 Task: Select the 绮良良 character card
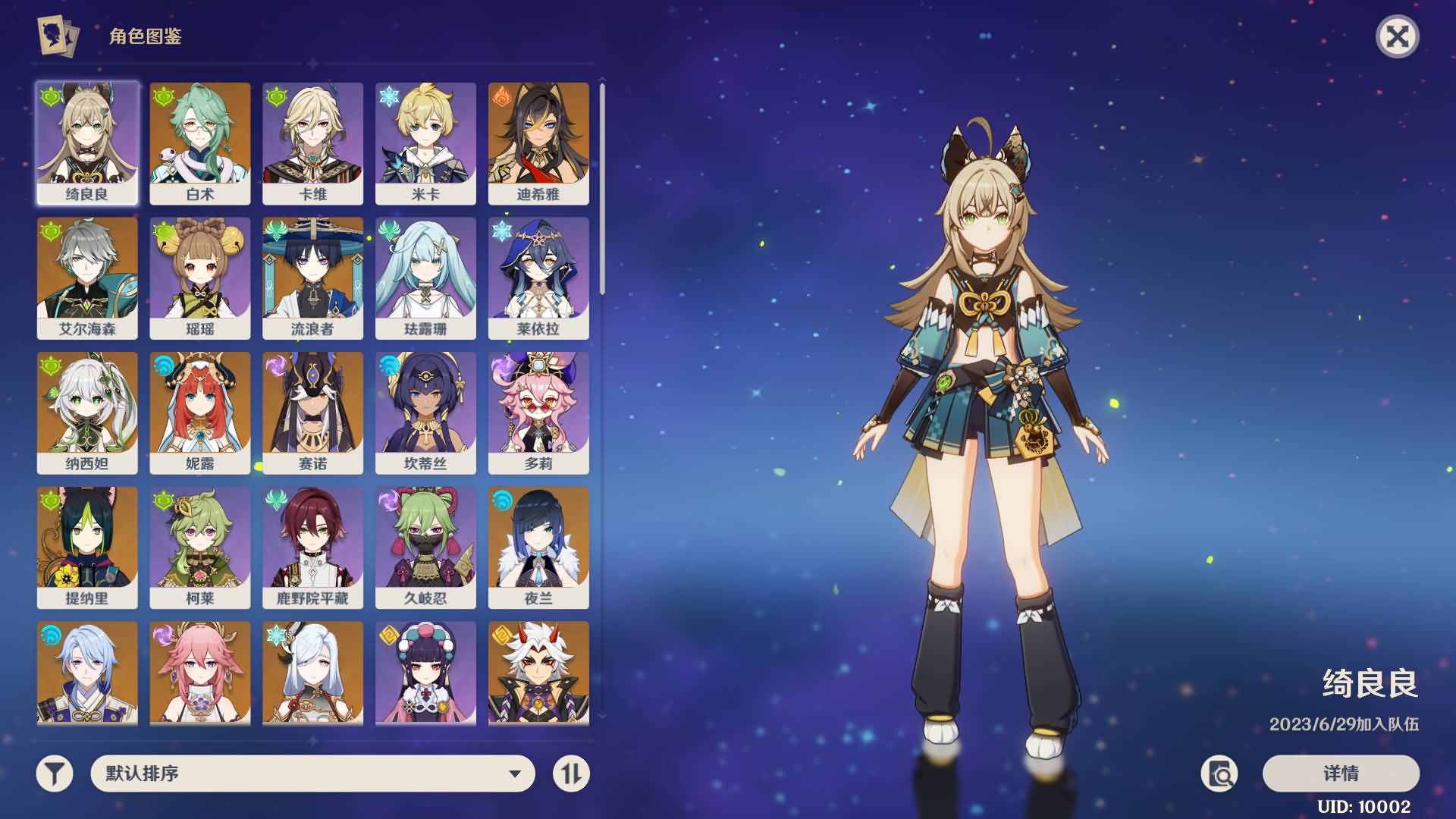click(x=87, y=143)
